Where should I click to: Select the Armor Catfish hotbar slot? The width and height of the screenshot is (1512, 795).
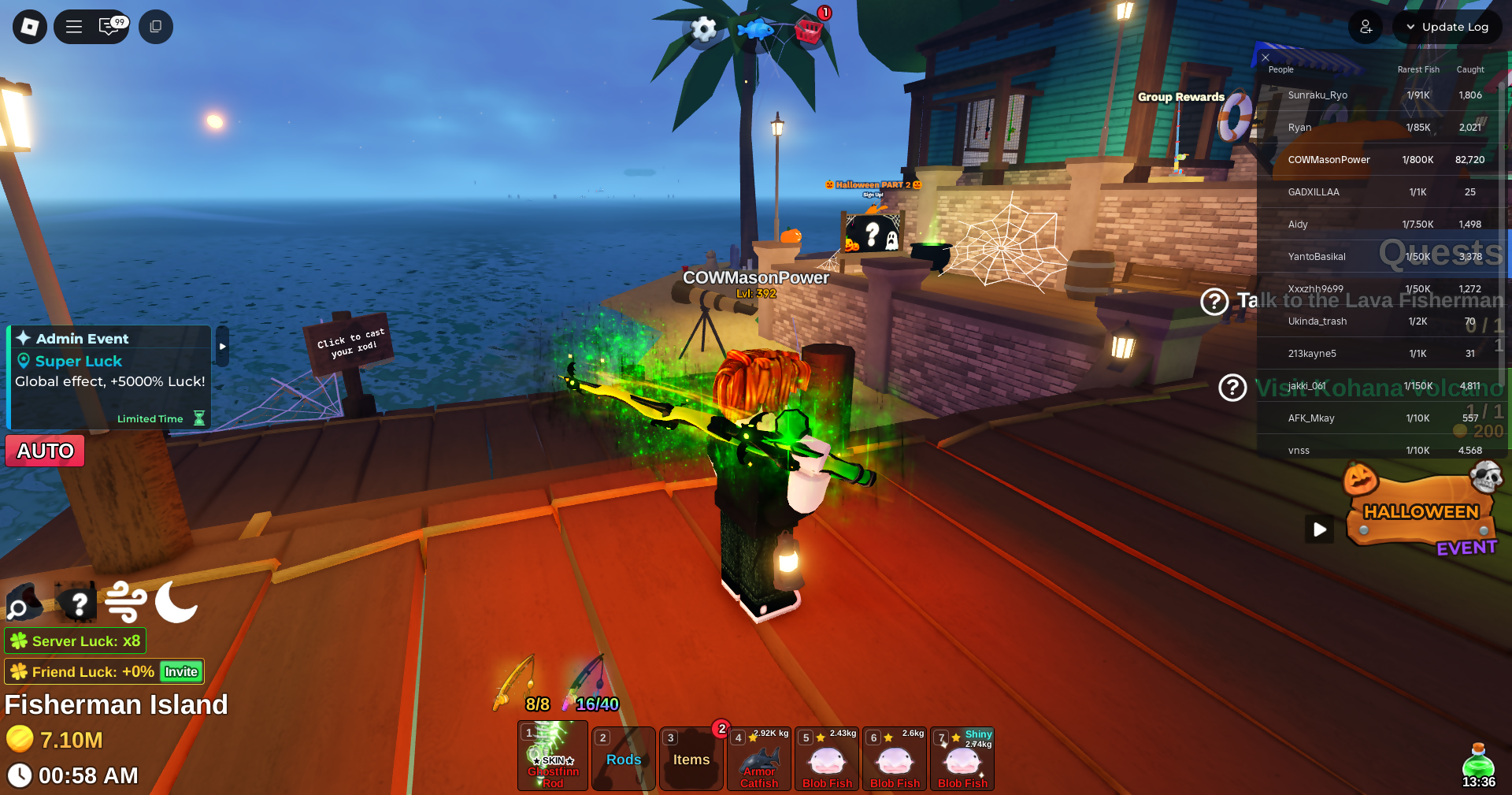[759, 759]
